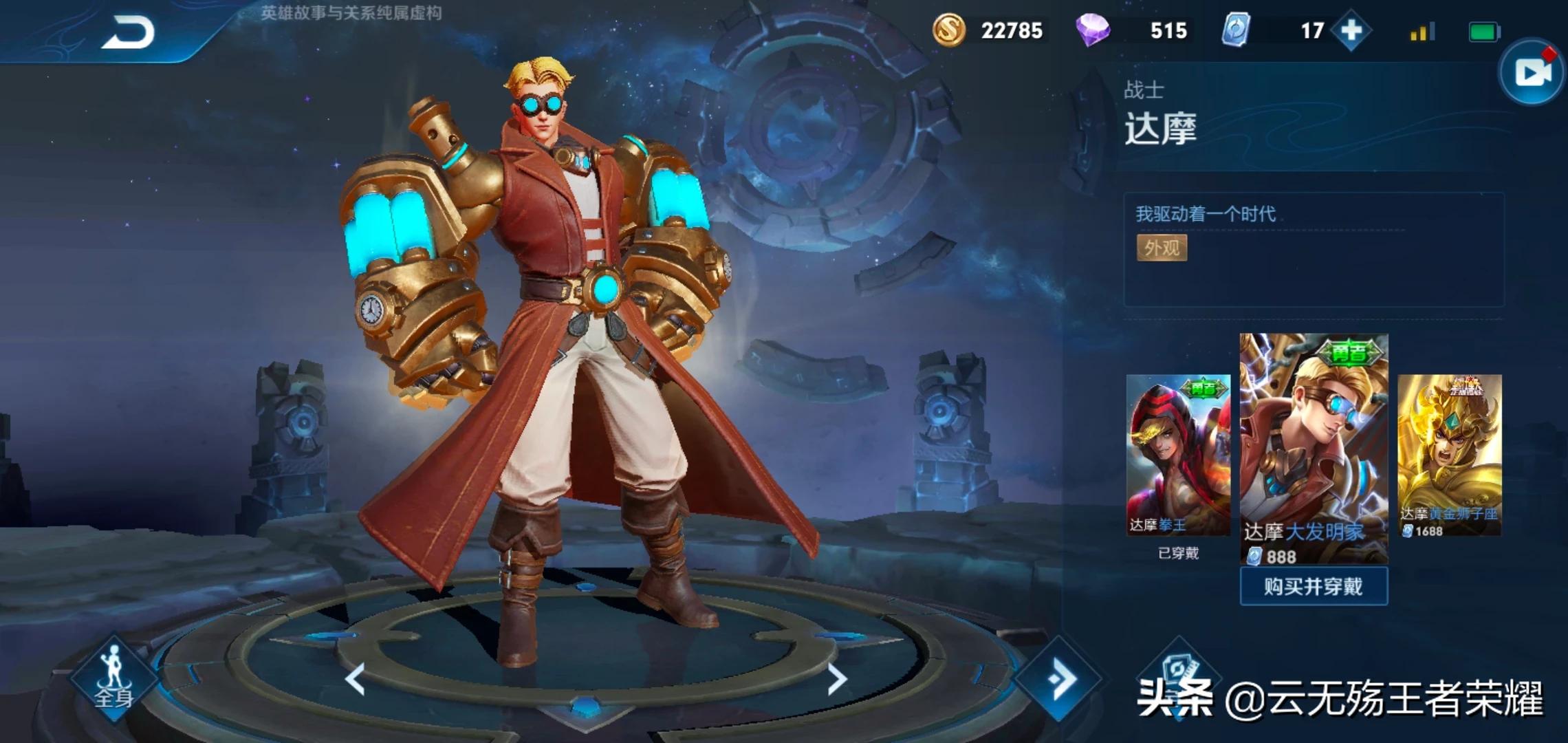Rotate hero with left arrow

(355, 680)
